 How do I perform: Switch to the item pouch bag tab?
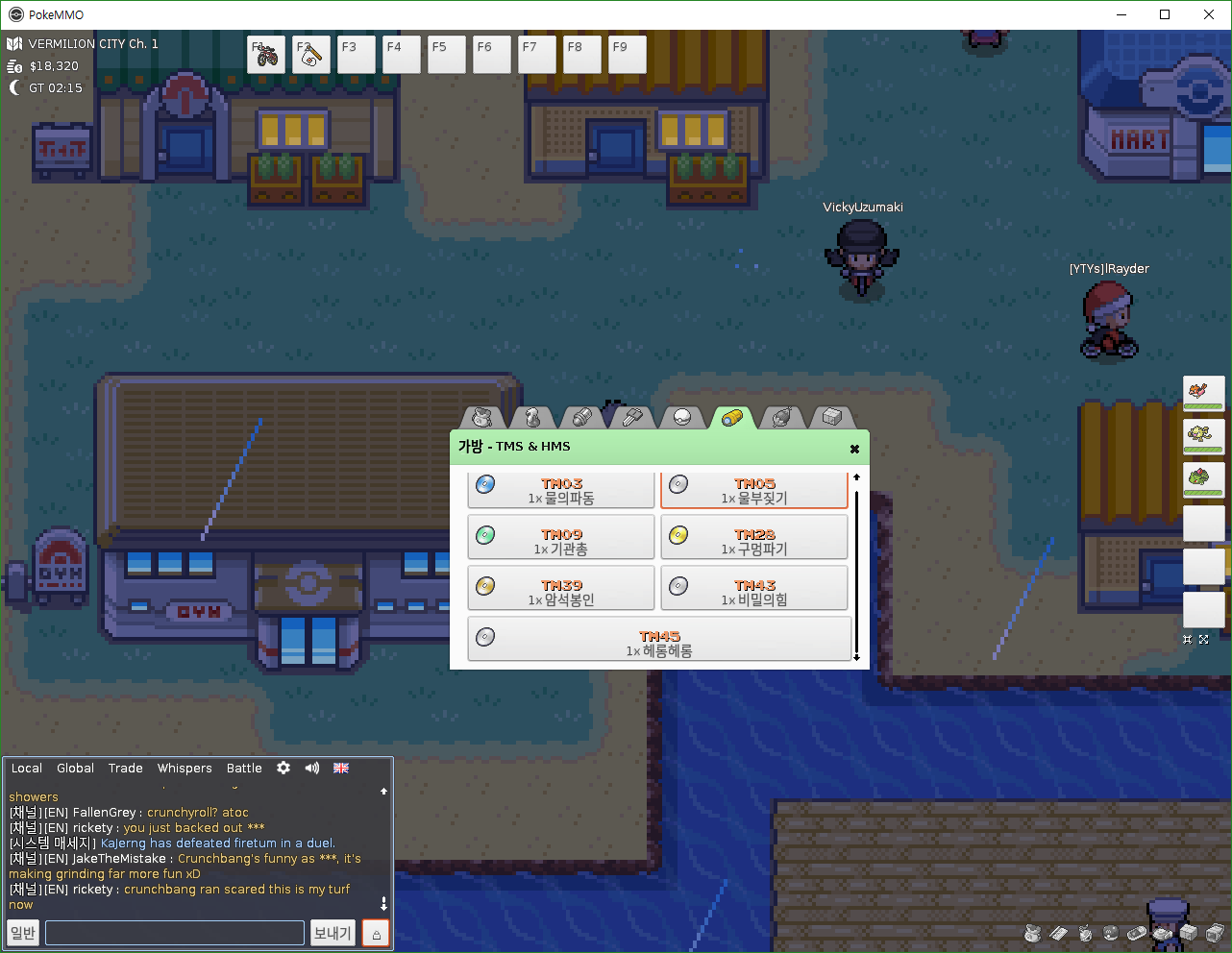tap(482, 418)
